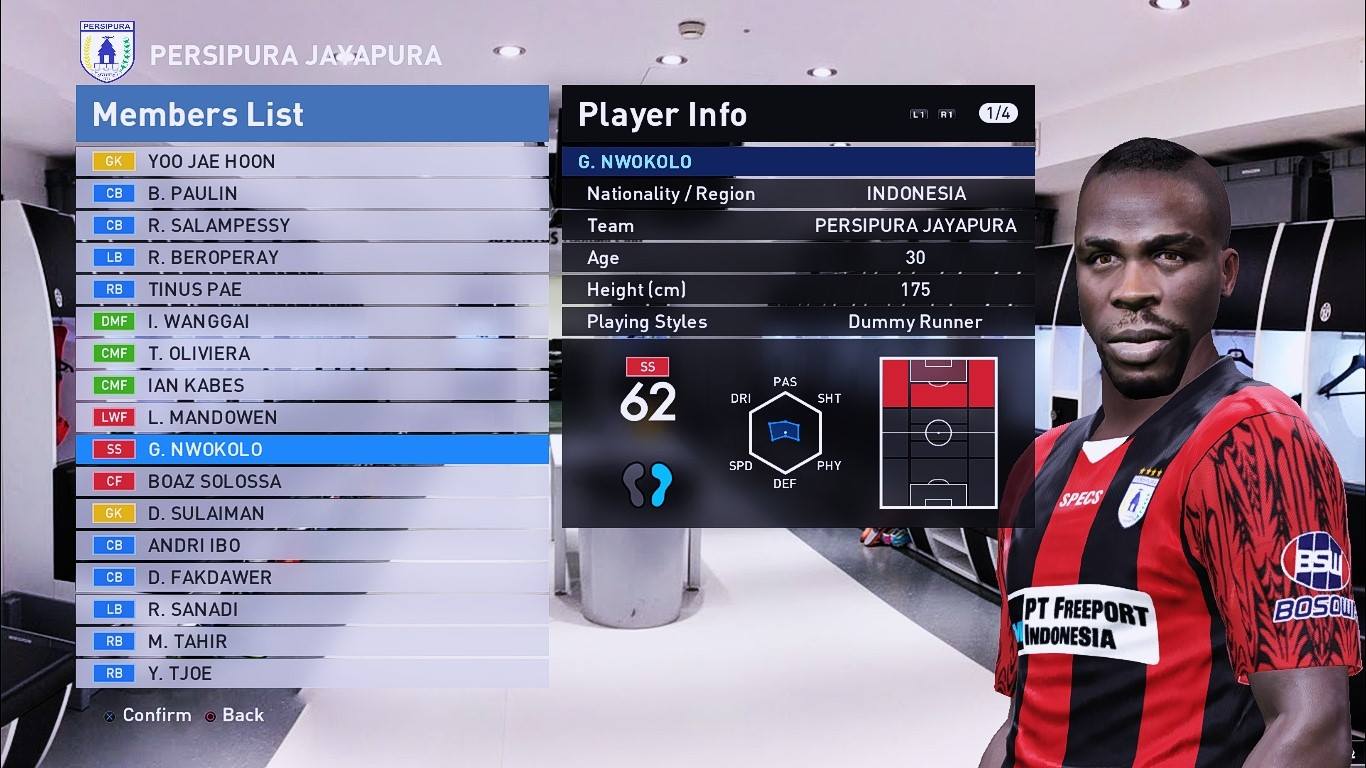Click the LB badge beside R. Sanadi
Viewport: 1366px width, 768px height.
(113, 609)
